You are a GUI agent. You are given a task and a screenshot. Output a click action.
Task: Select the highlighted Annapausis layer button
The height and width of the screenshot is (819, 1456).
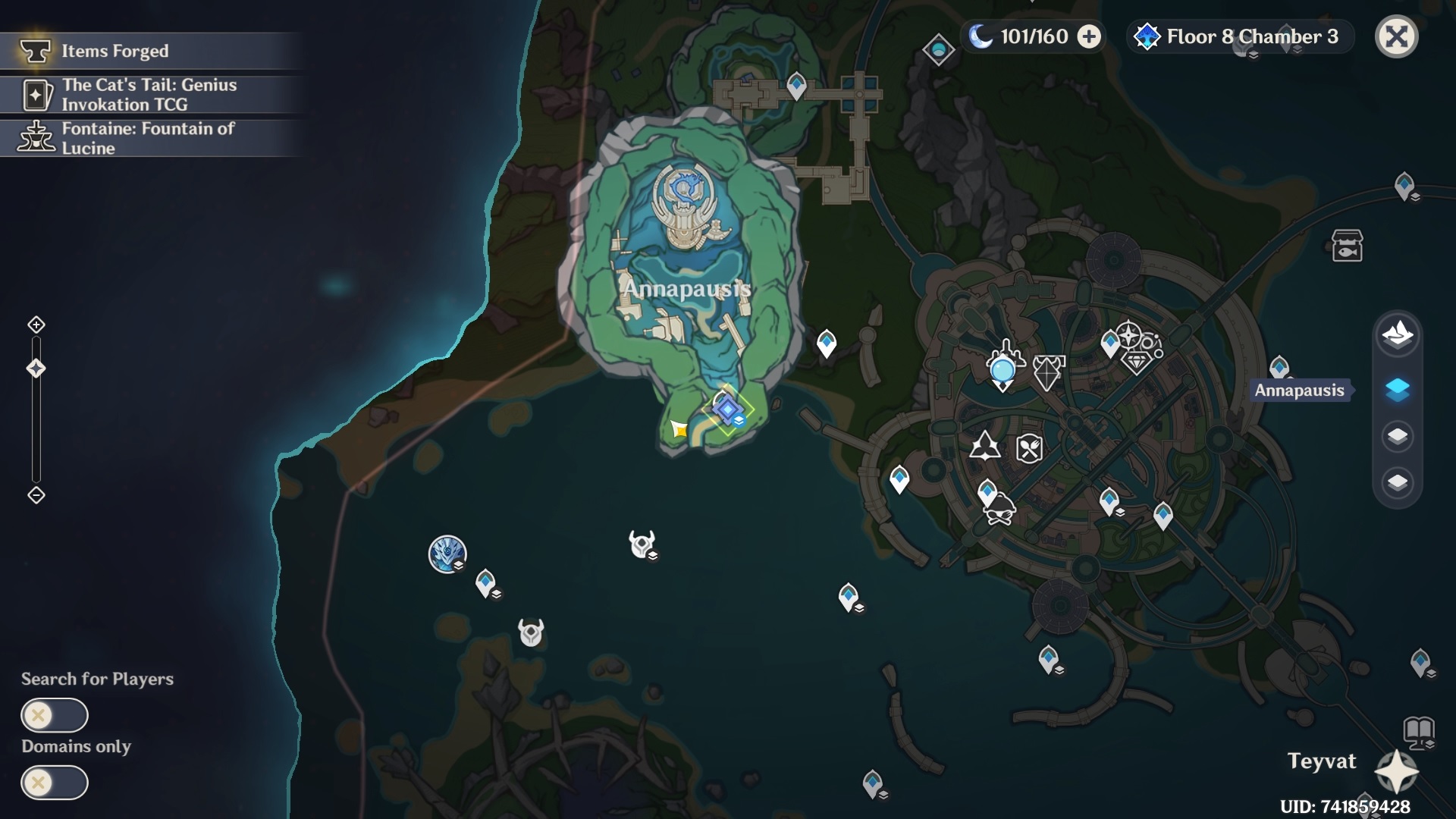[x=1397, y=390]
